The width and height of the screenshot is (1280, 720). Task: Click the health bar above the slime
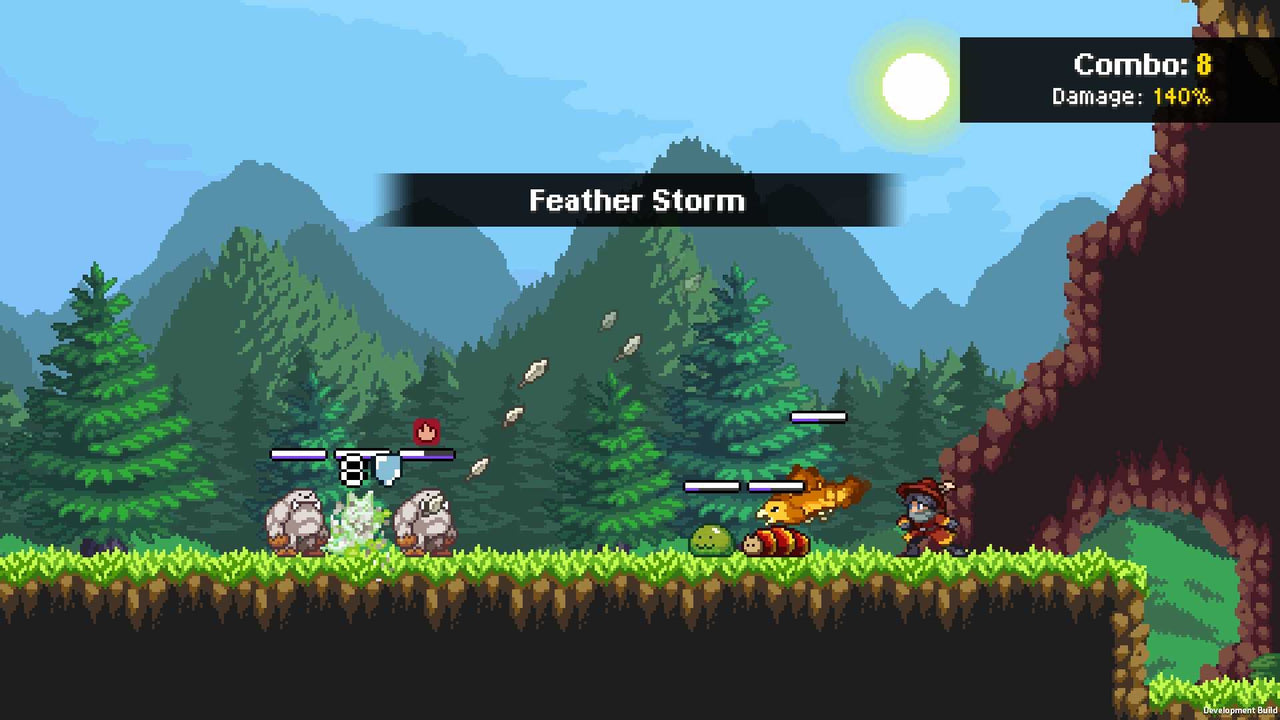tap(714, 487)
